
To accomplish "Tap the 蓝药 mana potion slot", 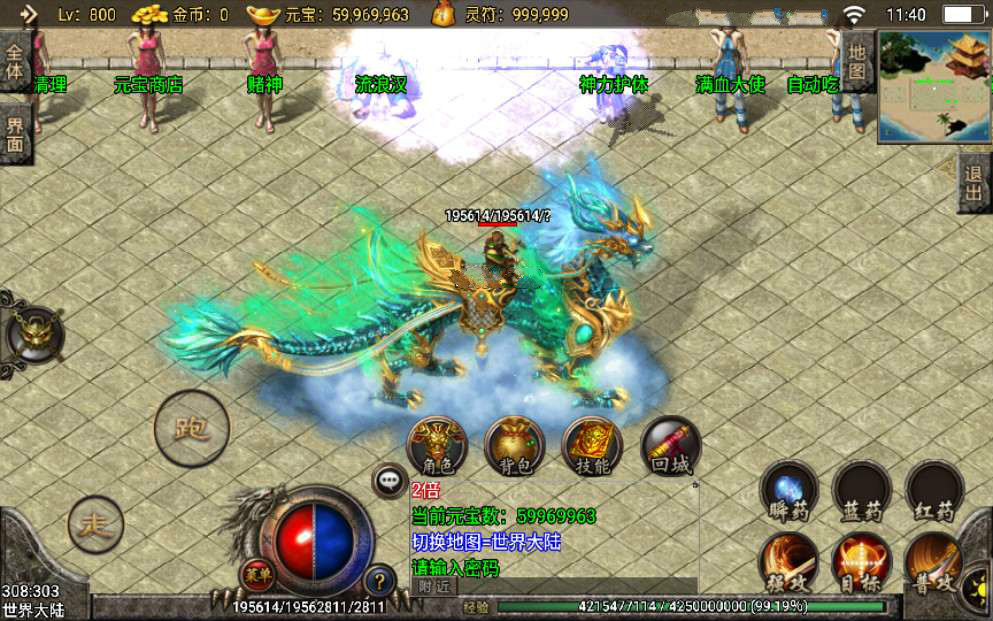I will (x=862, y=491).
